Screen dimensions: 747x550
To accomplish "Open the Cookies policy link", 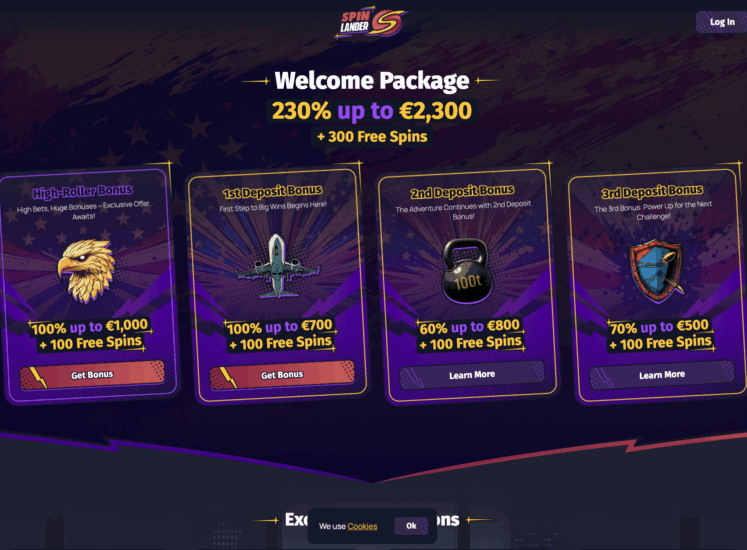I will 362,526.
